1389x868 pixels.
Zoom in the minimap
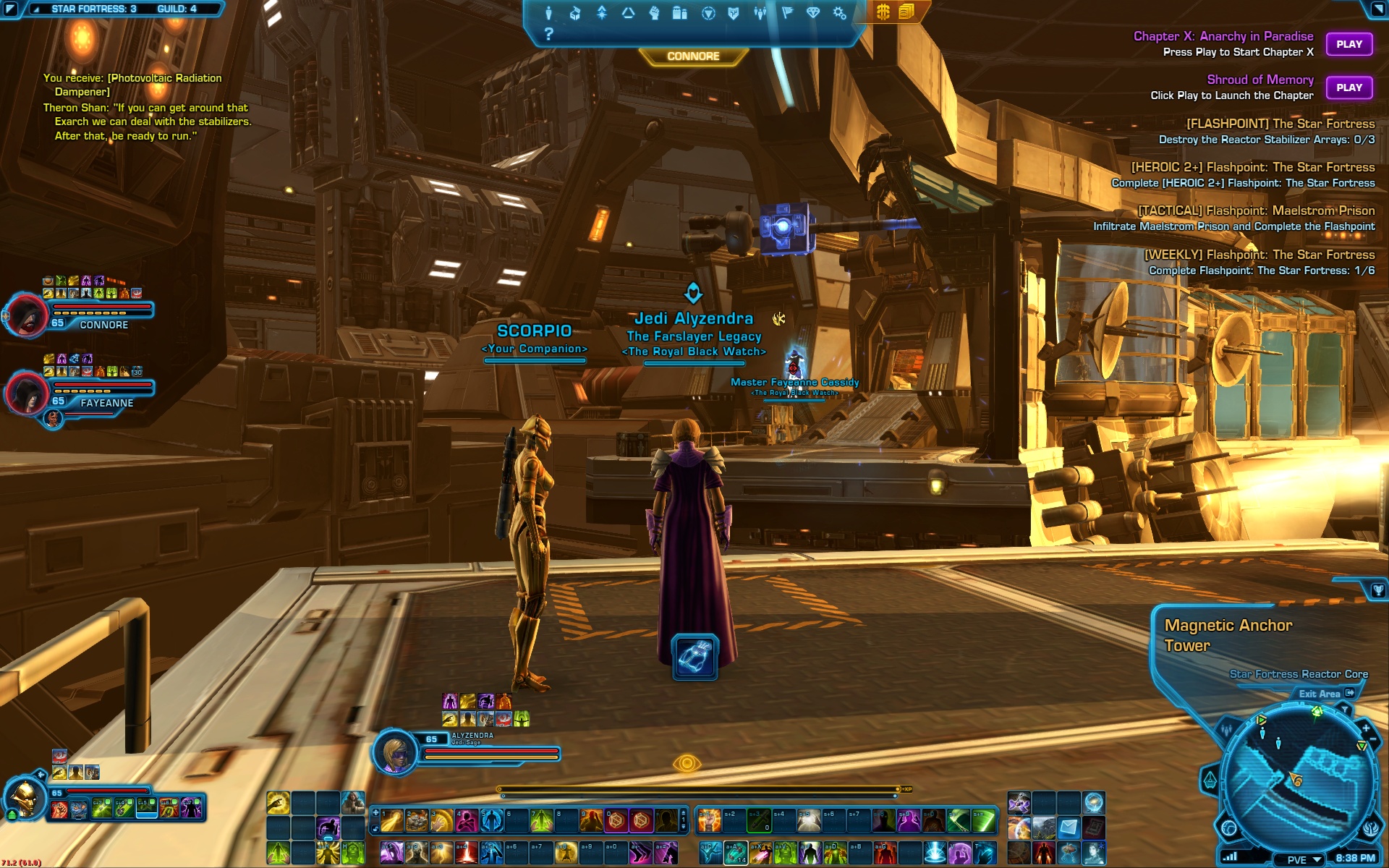[x=1365, y=728]
